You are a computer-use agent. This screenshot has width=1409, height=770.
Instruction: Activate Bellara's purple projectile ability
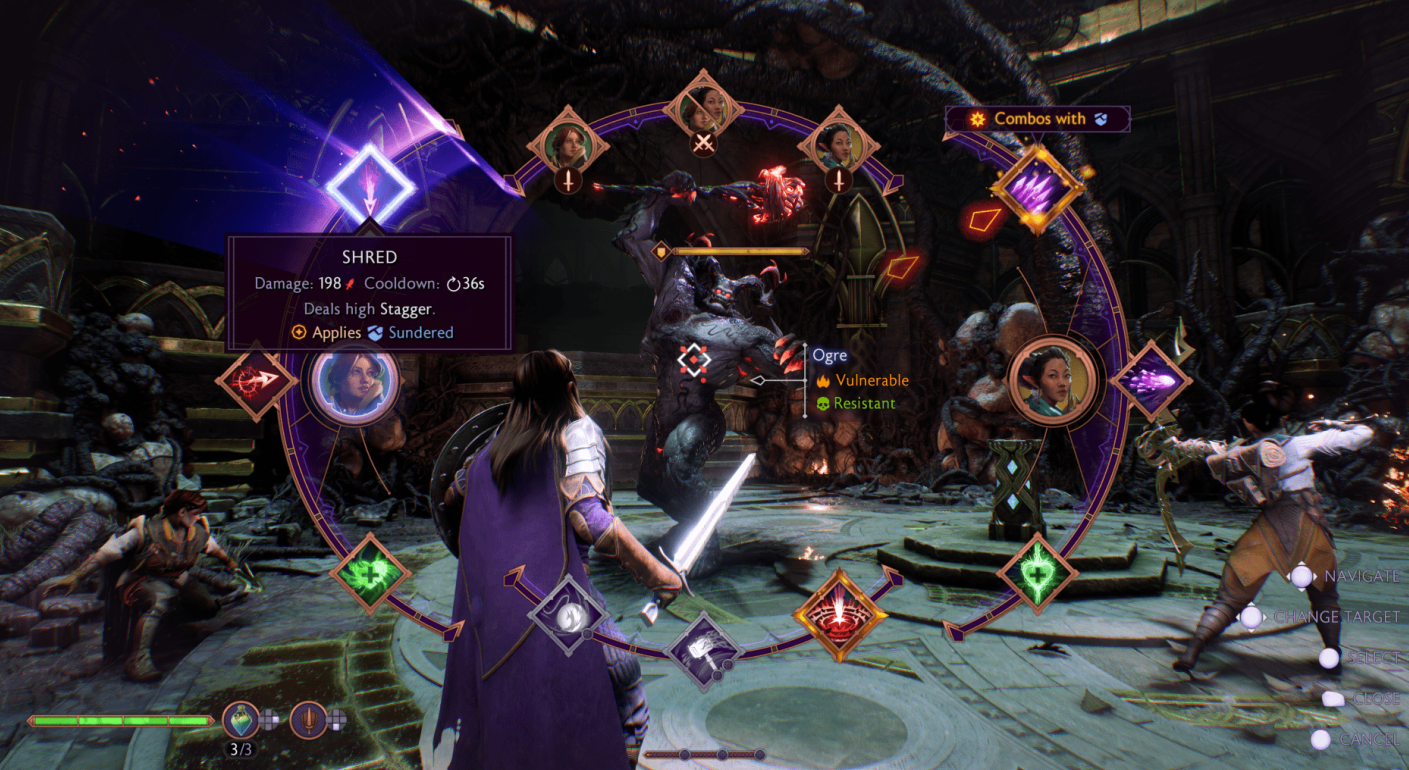pos(1150,381)
